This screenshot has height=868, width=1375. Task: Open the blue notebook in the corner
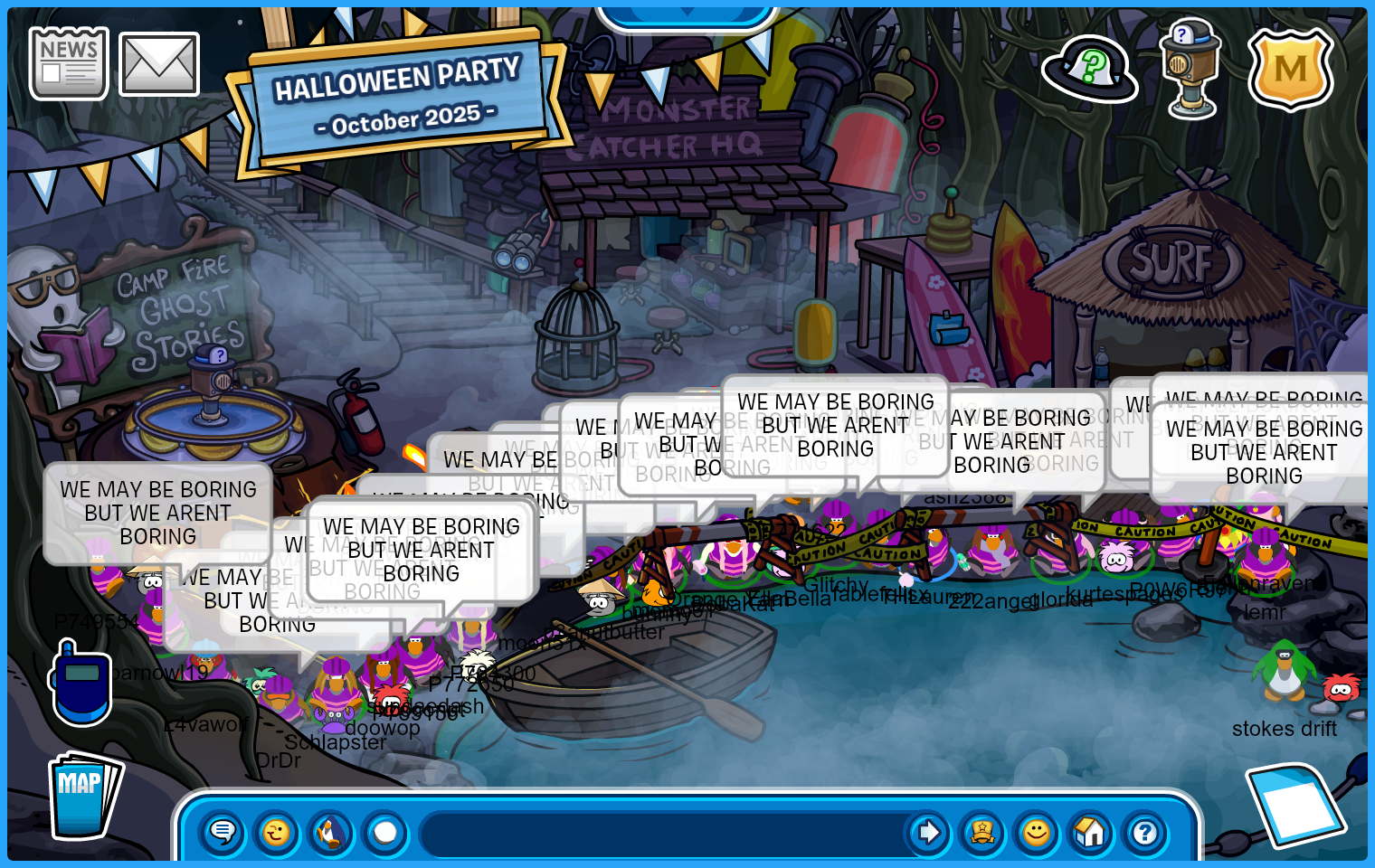point(1294,803)
